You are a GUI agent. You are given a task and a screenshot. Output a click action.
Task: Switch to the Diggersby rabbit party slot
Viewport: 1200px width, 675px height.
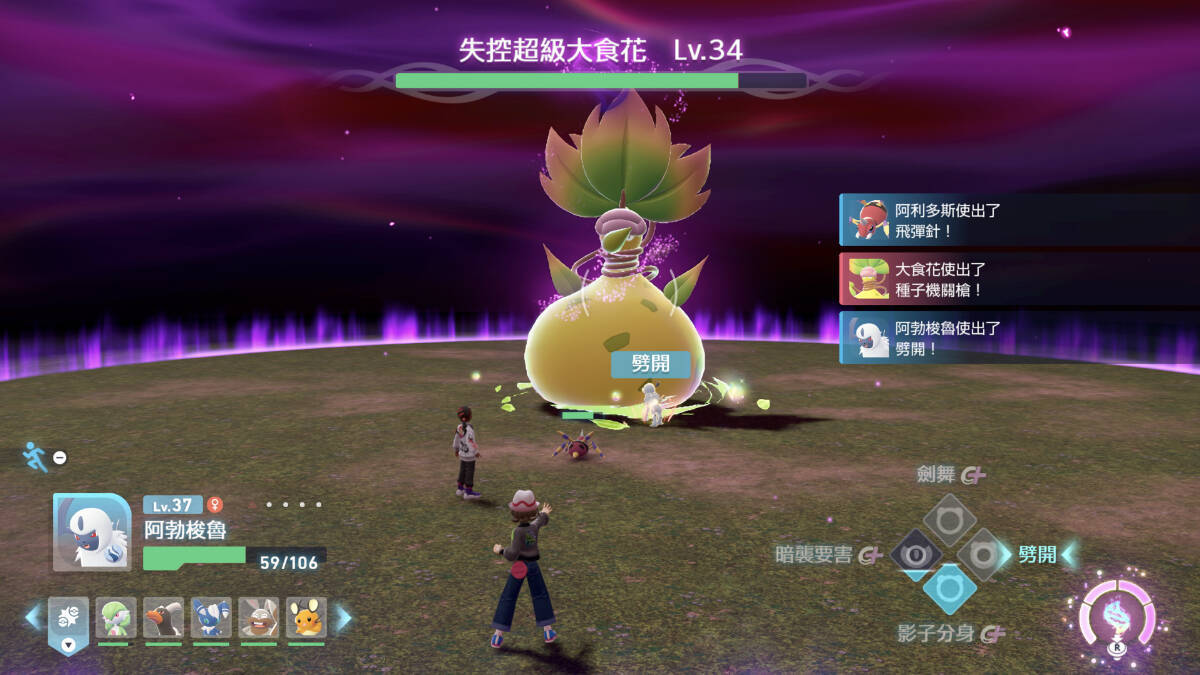(259, 618)
